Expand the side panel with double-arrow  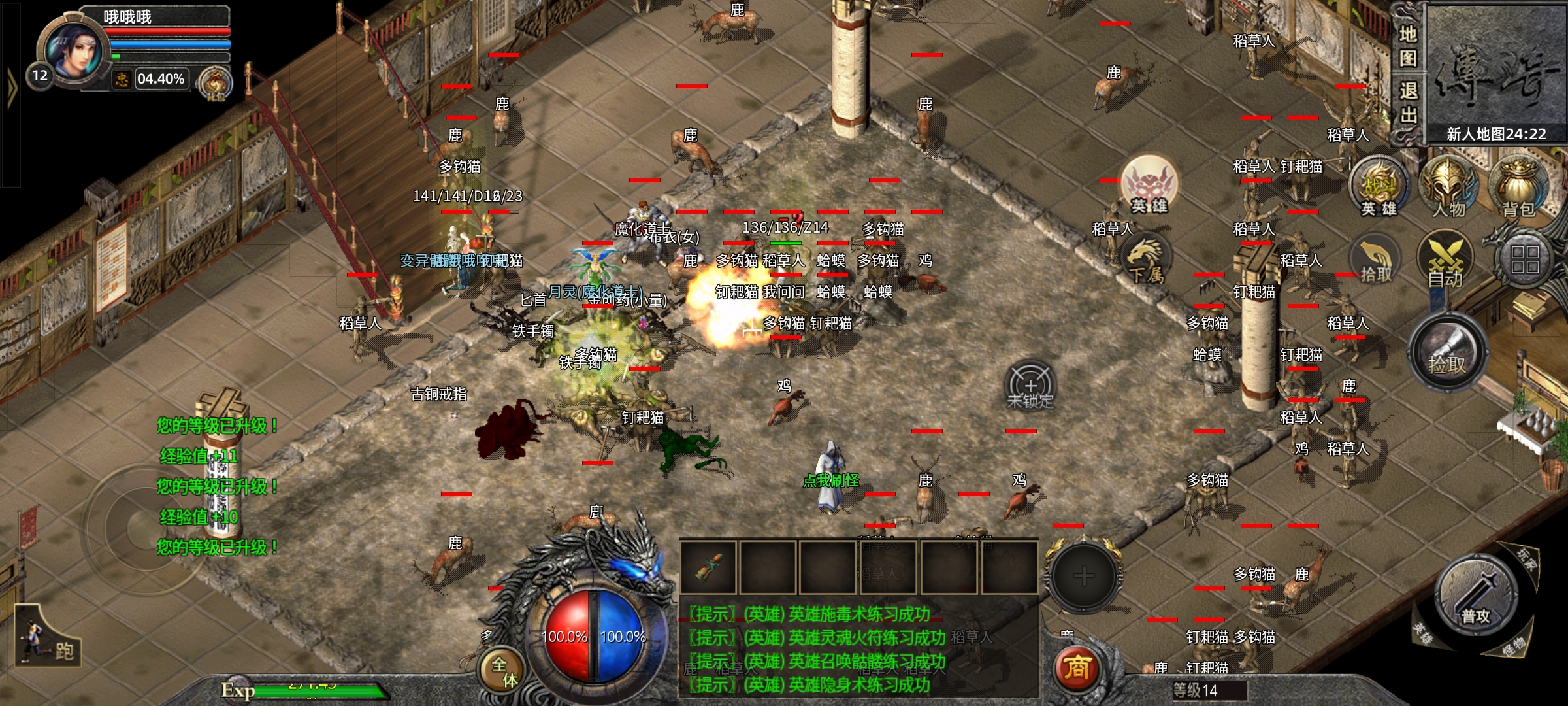pos(11,88)
